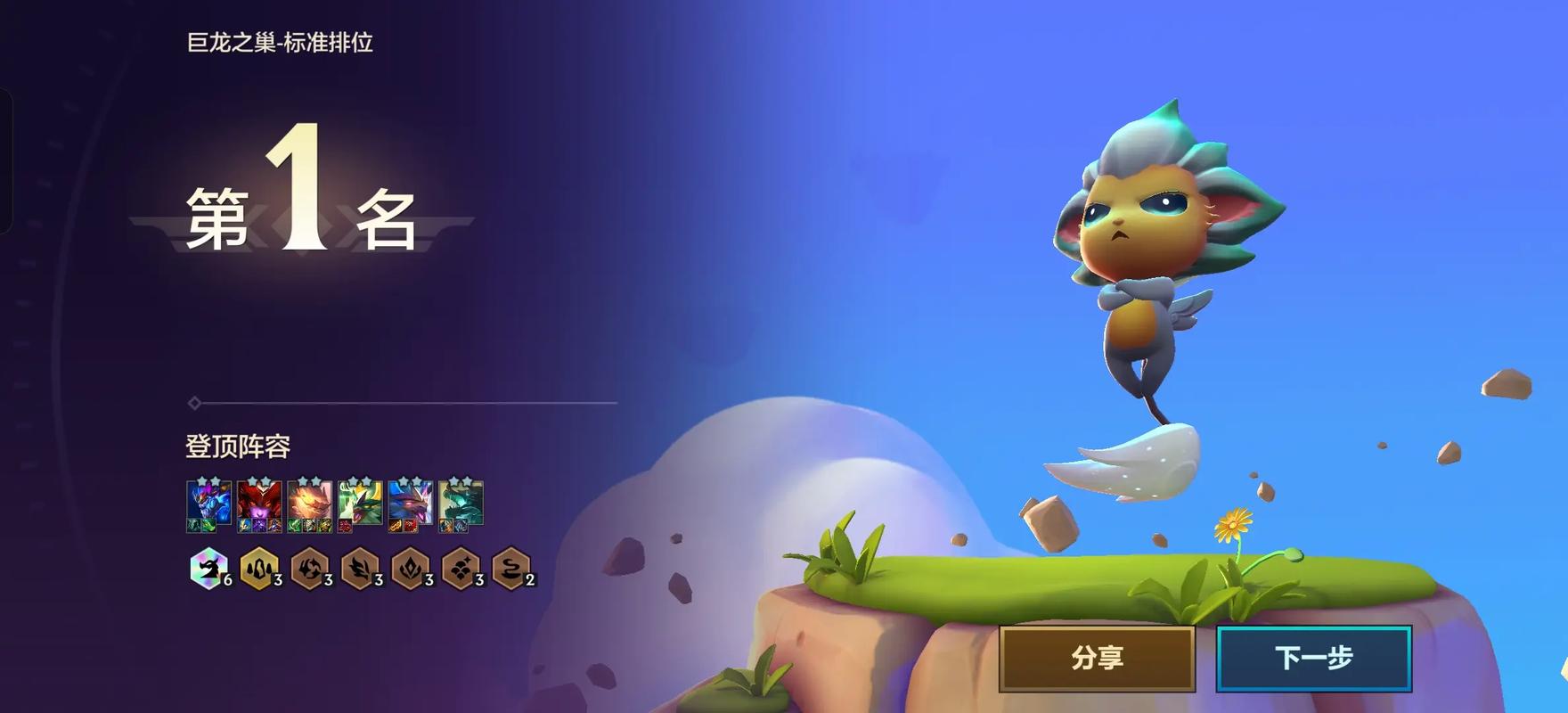The image size is (1568, 713).
Task: Inspect the bronze scales and sparkle trait
Action: [461, 569]
